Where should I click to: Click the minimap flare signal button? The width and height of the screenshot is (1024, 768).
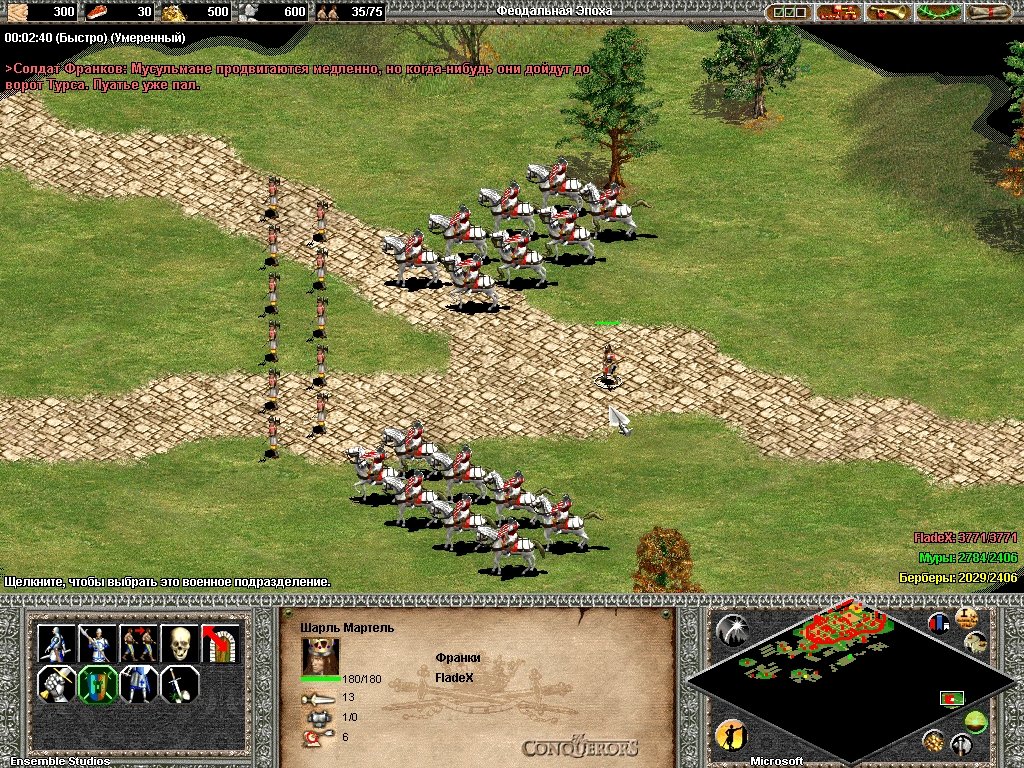pyautogui.click(x=731, y=629)
